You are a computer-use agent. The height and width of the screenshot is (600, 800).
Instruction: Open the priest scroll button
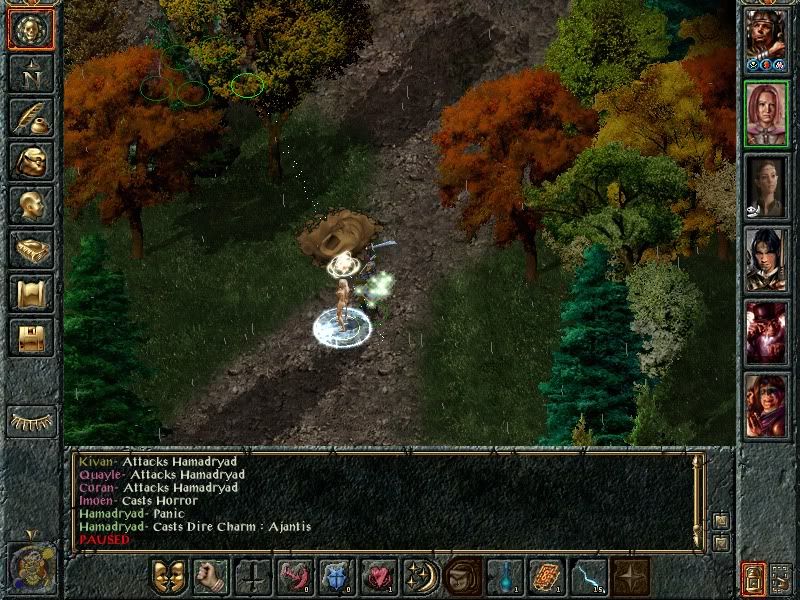coord(31,293)
